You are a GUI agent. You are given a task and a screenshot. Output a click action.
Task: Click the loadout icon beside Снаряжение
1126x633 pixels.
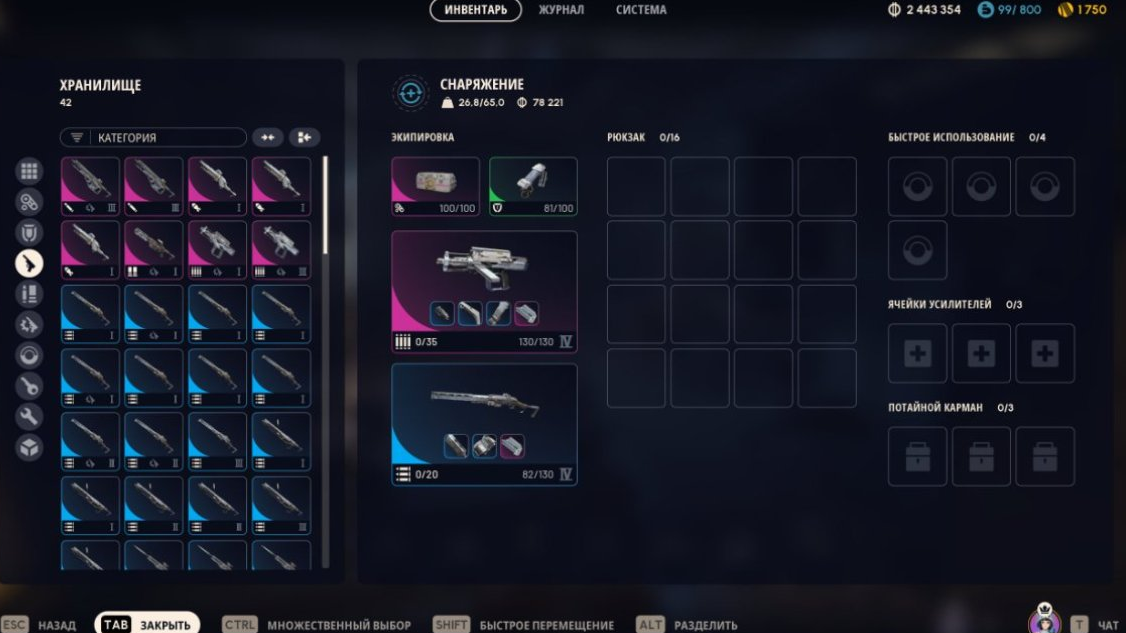[410, 93]
